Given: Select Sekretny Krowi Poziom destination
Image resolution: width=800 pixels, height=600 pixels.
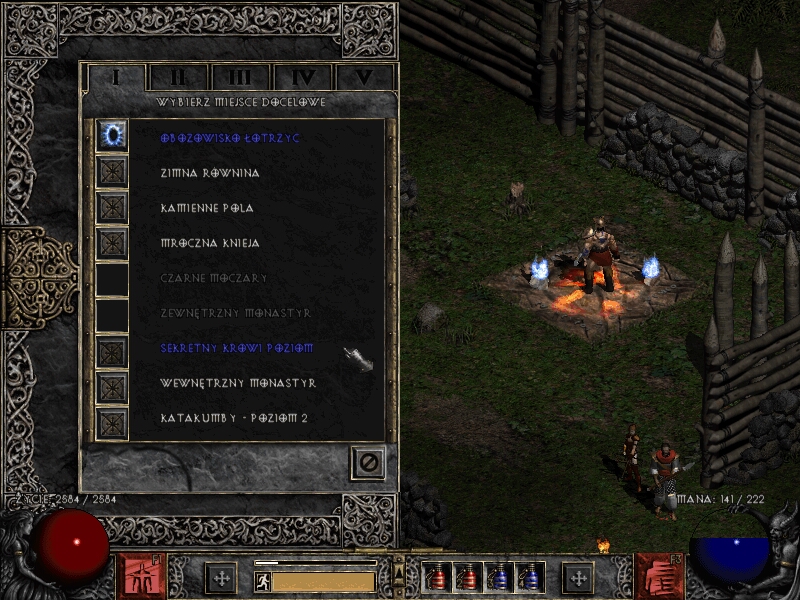Looking at the screenshot, I should (112, 351).
